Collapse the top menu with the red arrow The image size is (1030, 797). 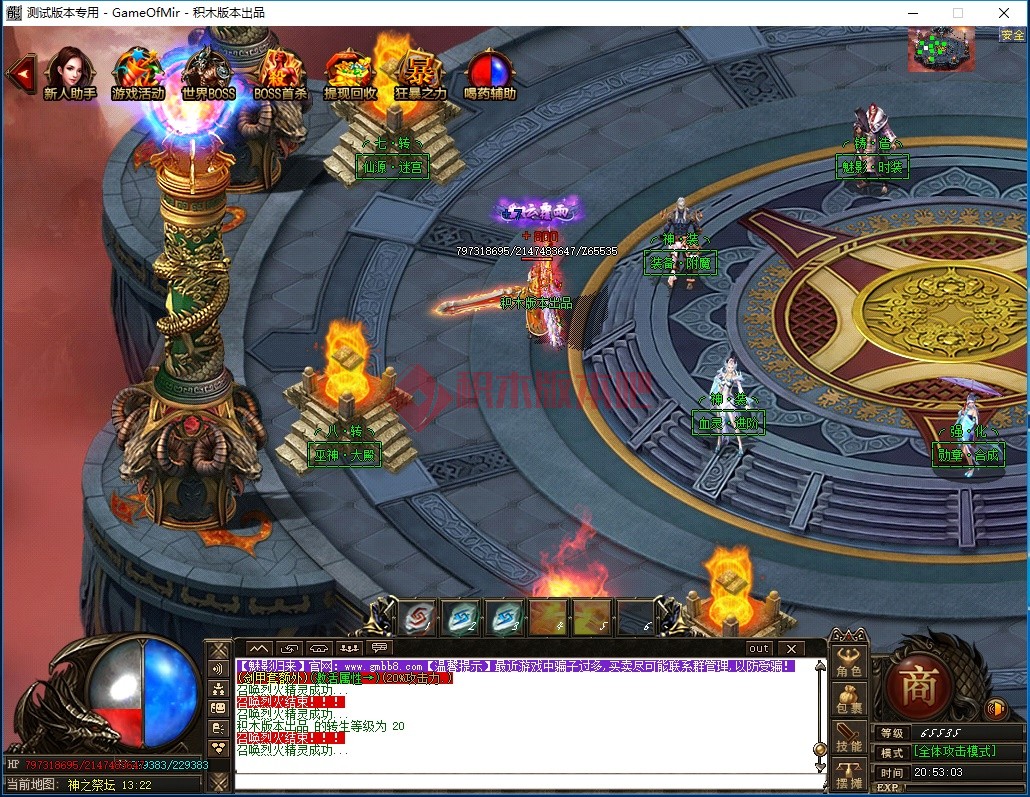coord(19,72)
